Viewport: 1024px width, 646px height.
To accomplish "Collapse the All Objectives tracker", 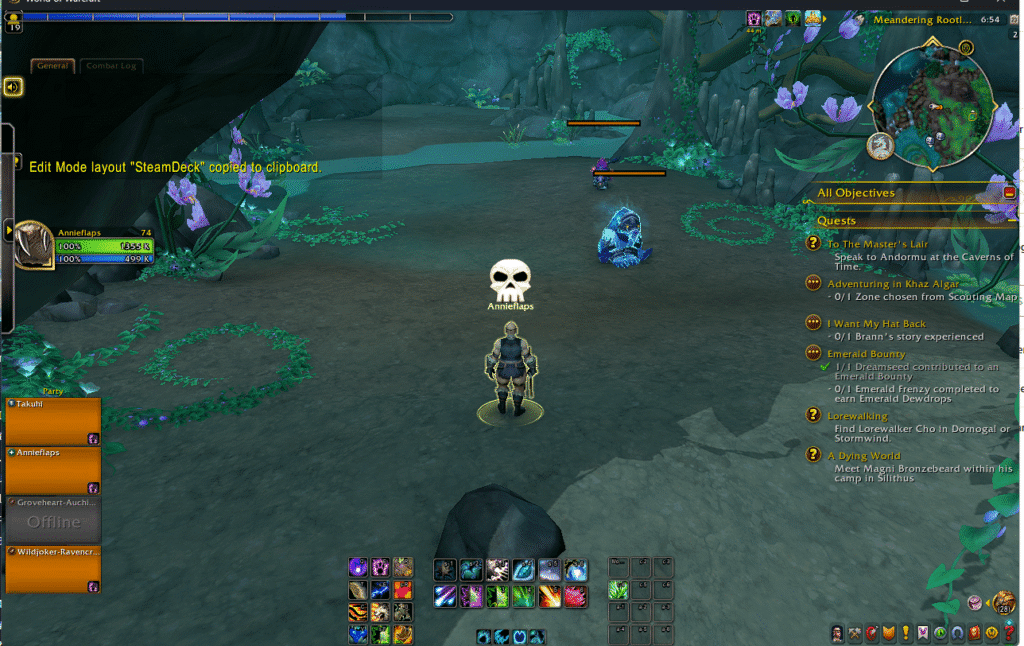I will [1009, 192].
